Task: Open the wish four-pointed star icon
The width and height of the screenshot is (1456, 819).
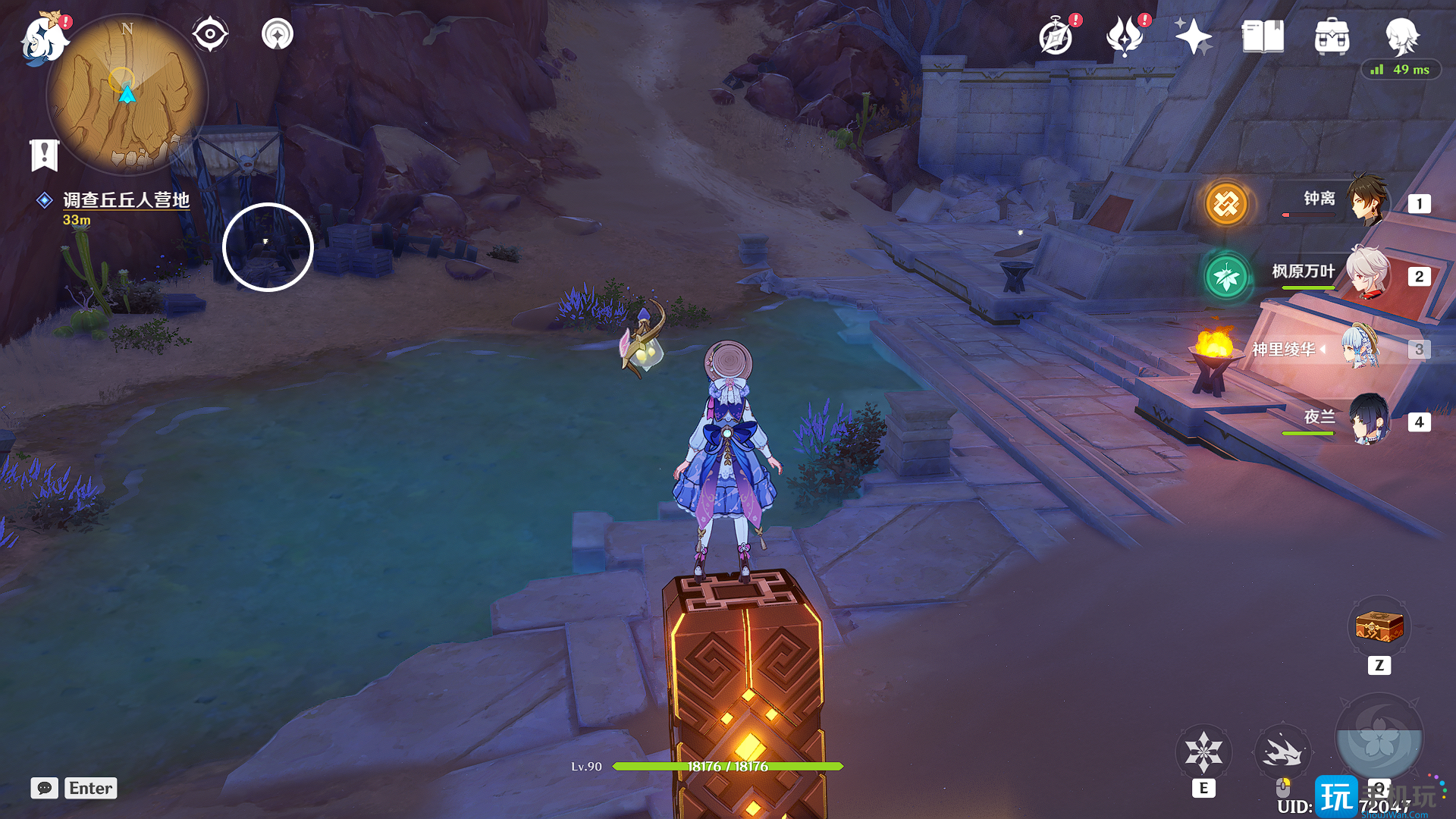Action: [x=1193, y=36]
